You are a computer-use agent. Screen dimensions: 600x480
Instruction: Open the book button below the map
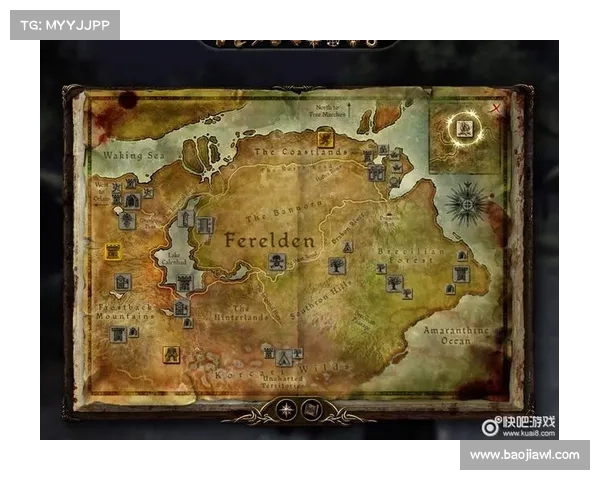[x=311, y=408]
